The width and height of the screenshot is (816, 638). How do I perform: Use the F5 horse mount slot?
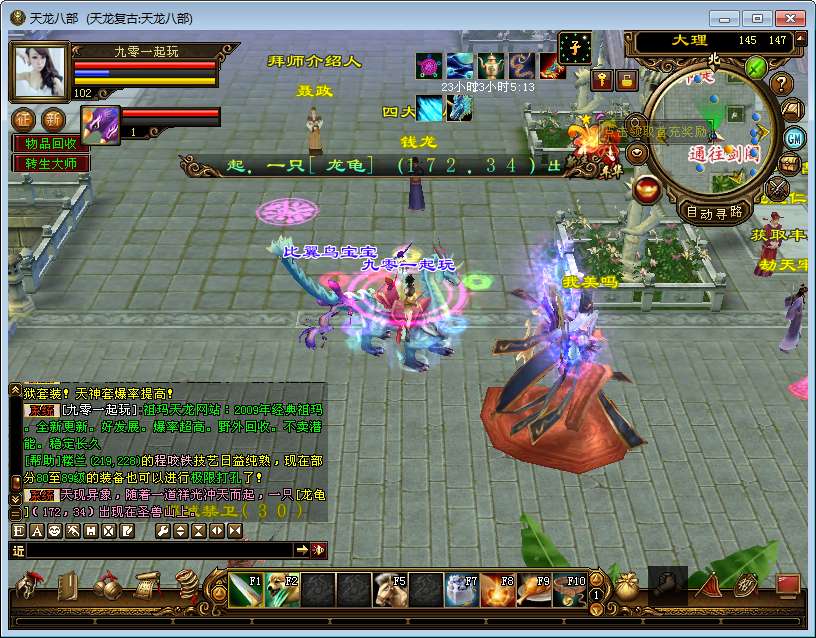[x=390, y=589]
